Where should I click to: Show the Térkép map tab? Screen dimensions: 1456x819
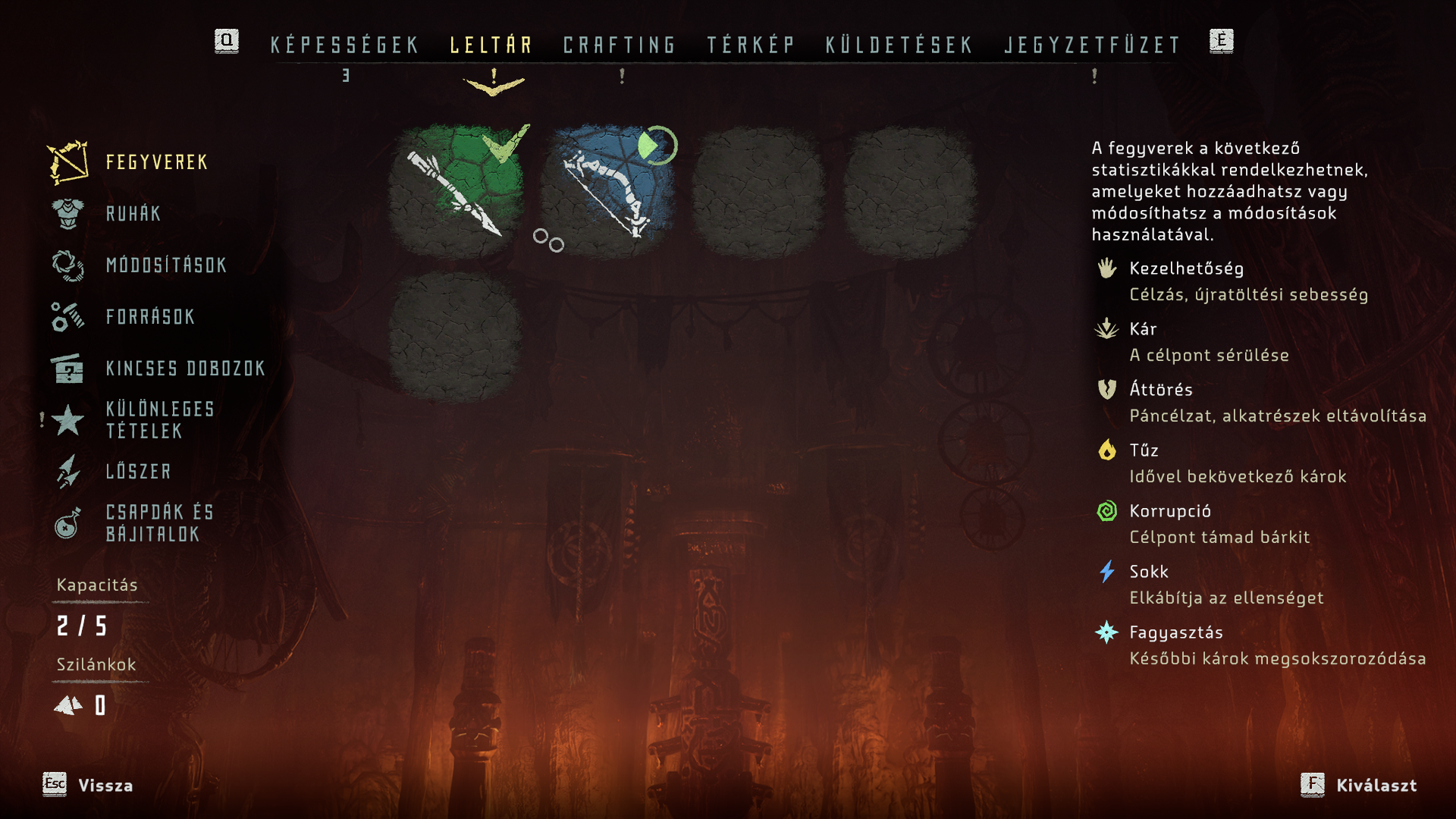[751, 45]
